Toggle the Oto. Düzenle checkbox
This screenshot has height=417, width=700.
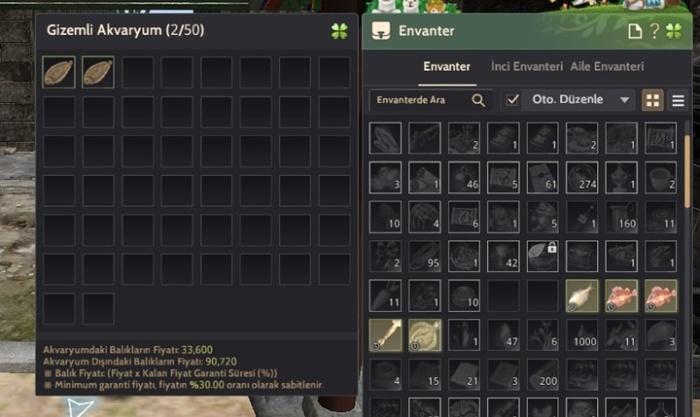point(513,100)
